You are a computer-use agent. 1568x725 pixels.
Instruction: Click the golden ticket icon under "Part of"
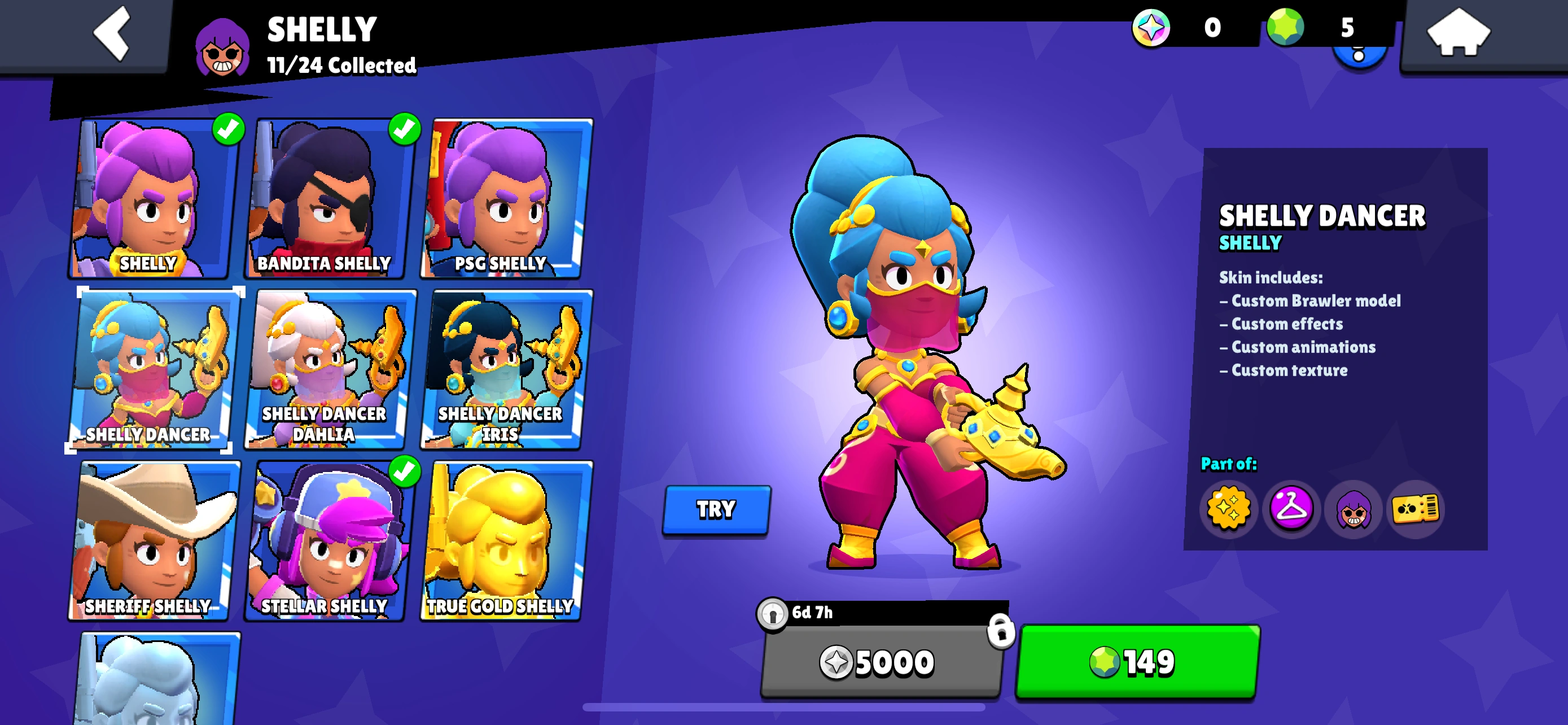pos(1418,510)
